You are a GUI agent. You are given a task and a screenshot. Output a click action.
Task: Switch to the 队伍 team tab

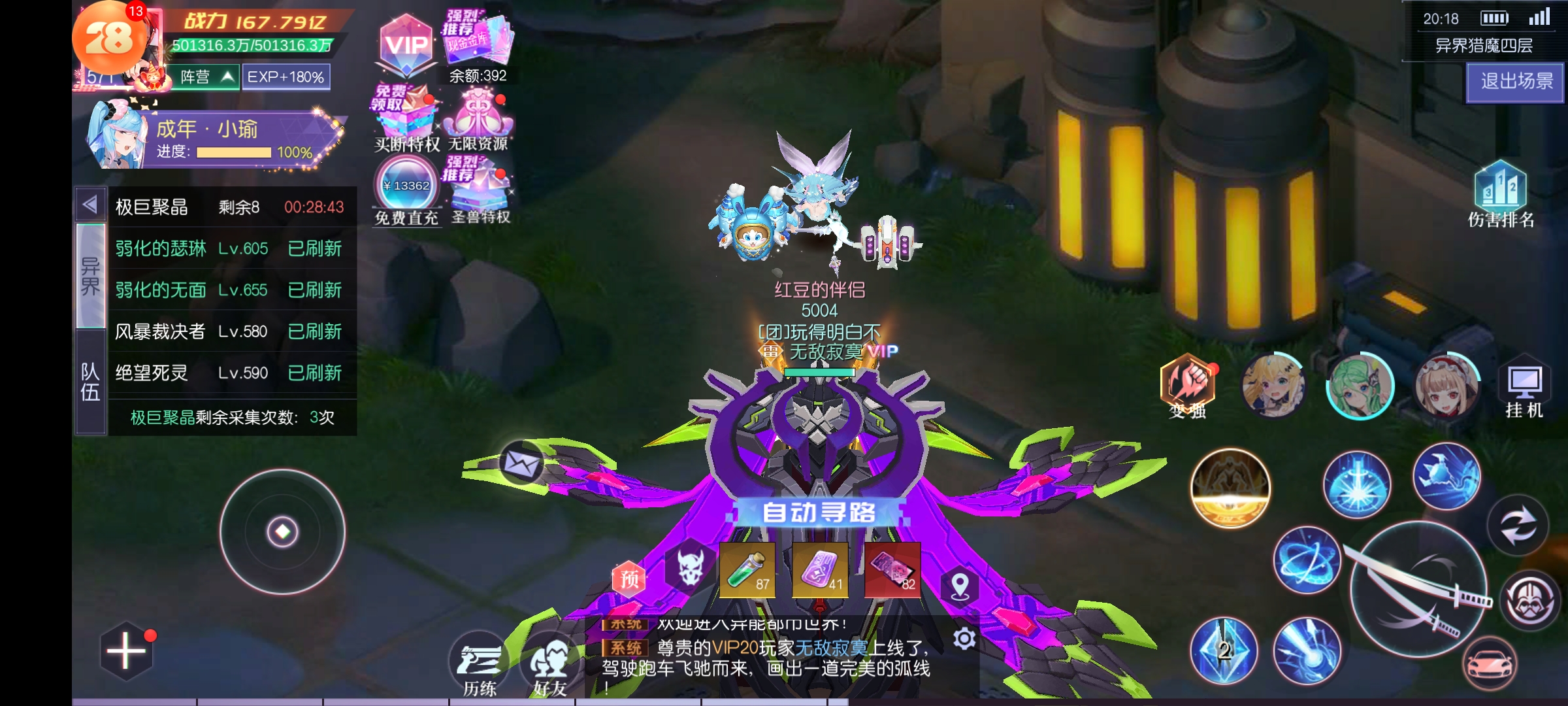pyautogui.click(x=90, y=382)
